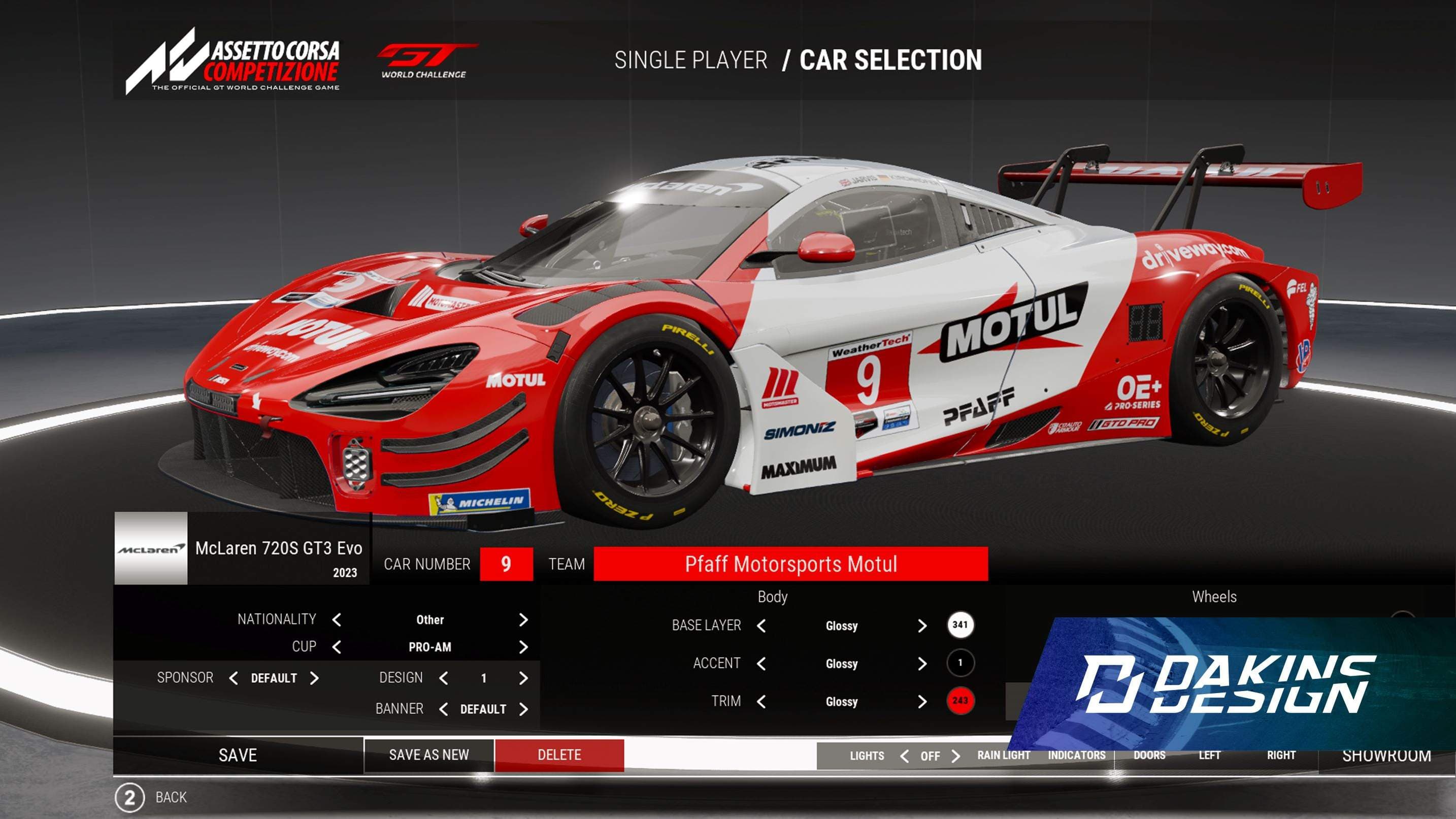Open the accent colour swatch
This screenshot has width=1456, height=819.
pyautogui.click(x=959, y=663)
